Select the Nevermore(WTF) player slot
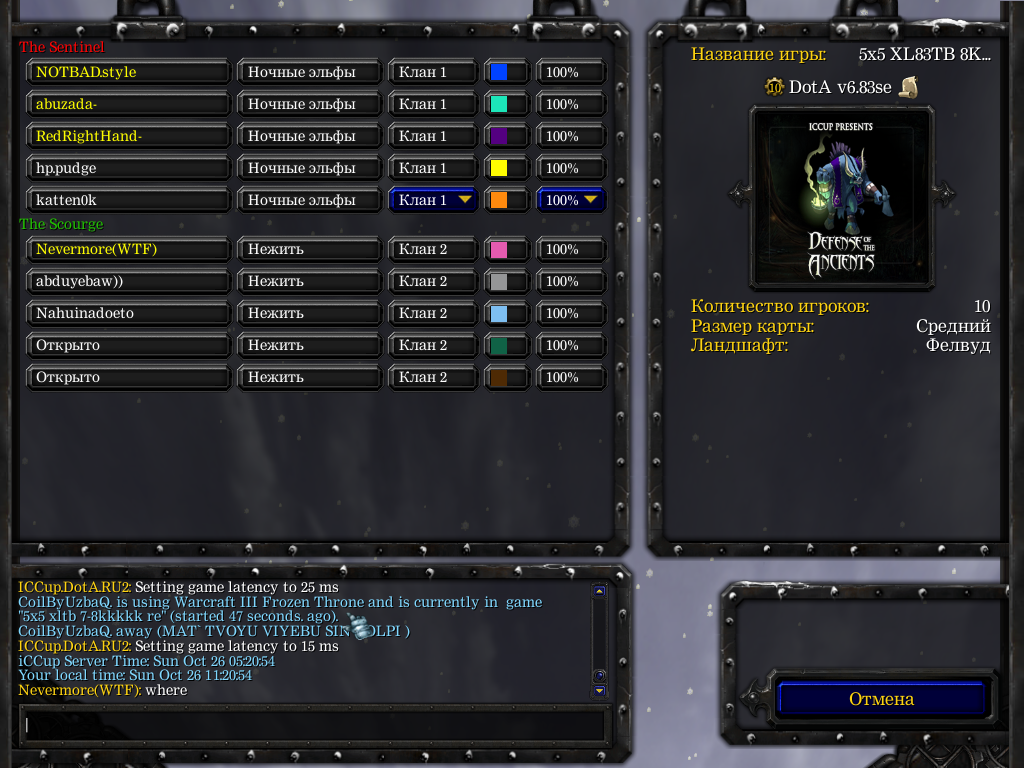The image size is (1024, 768). tap(129, 249)
